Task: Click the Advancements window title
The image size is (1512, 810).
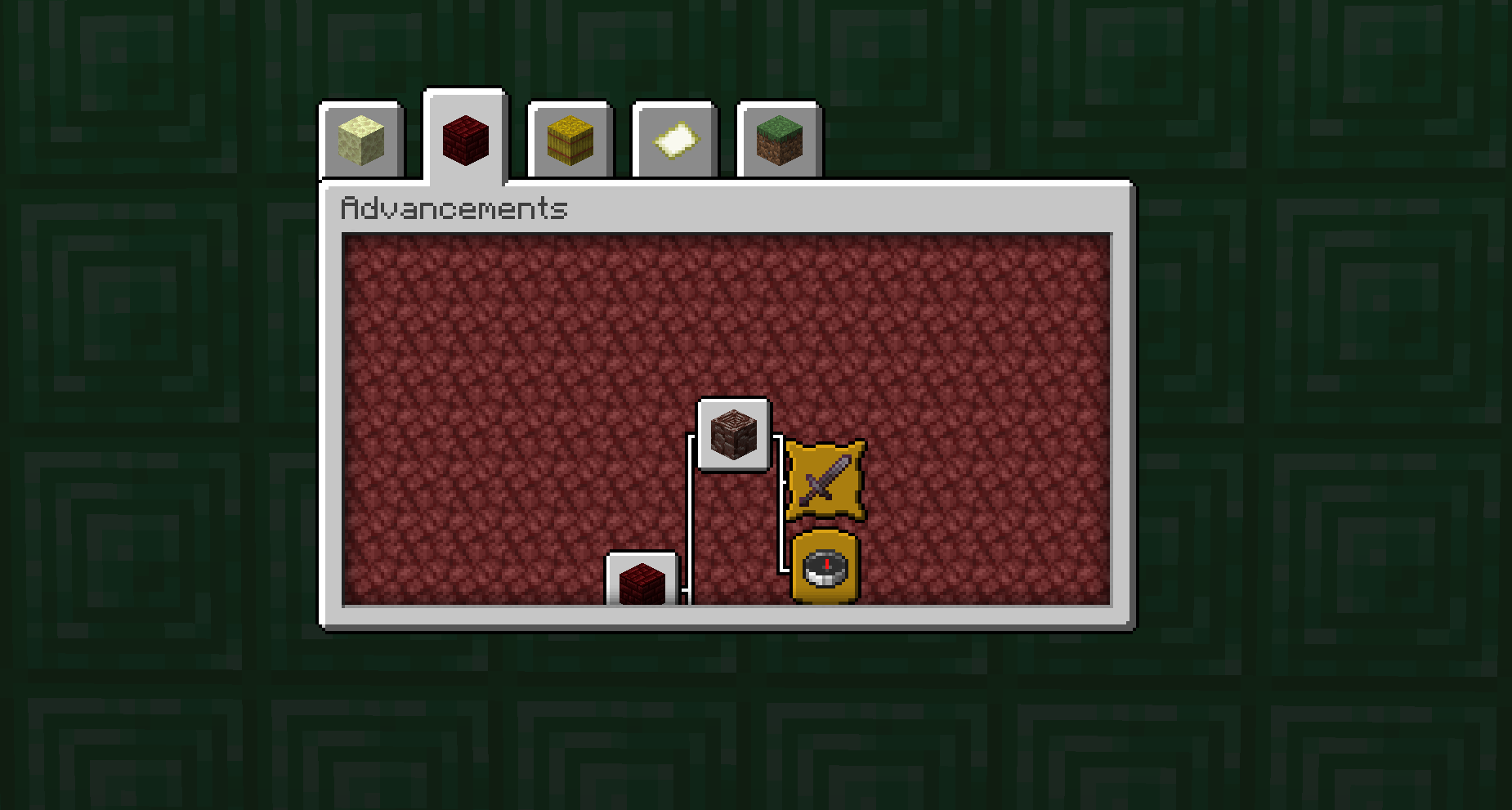Action: pos(454,208)
